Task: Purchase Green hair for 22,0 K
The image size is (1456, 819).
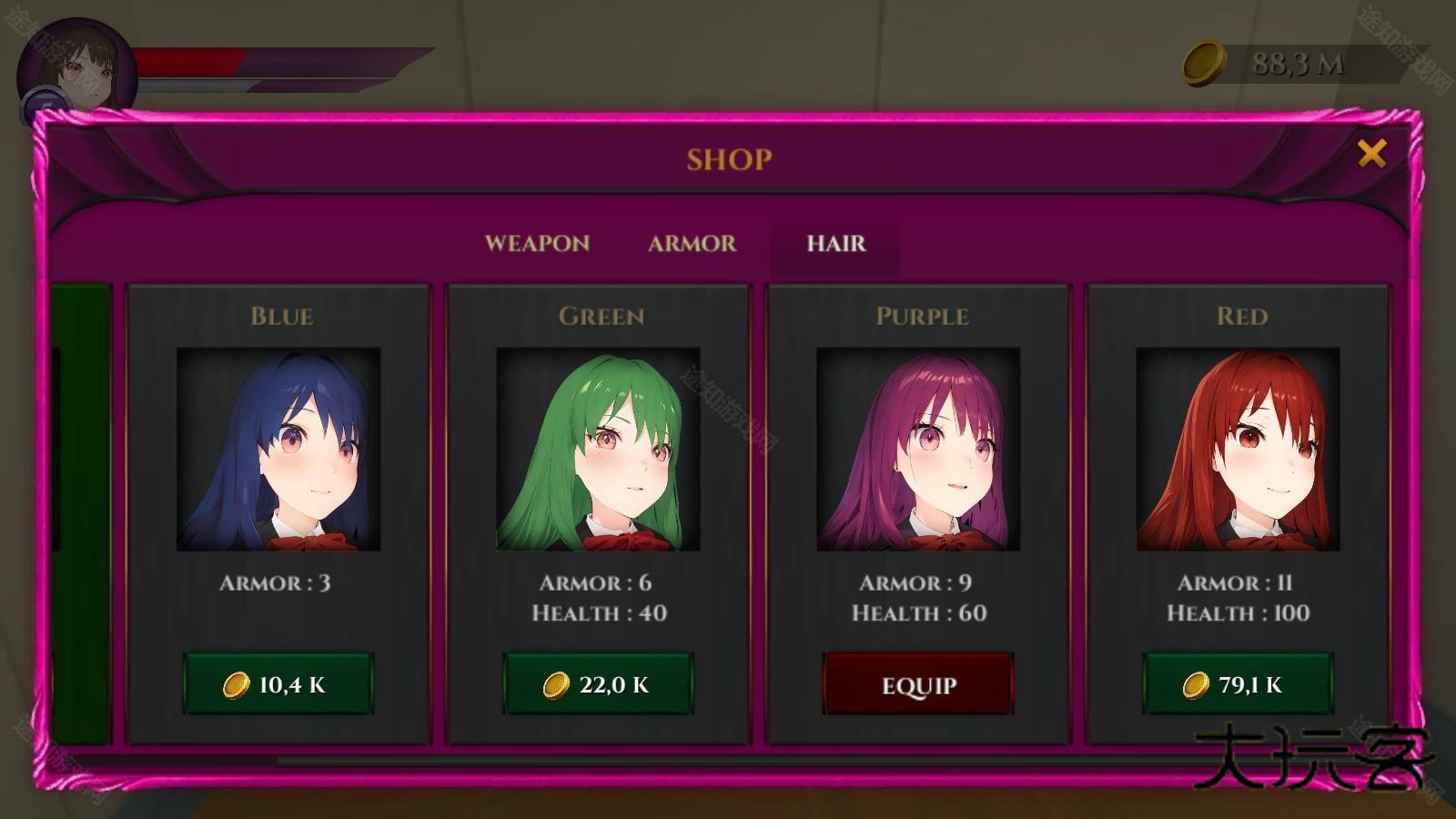Action: [x=599, y=684]
